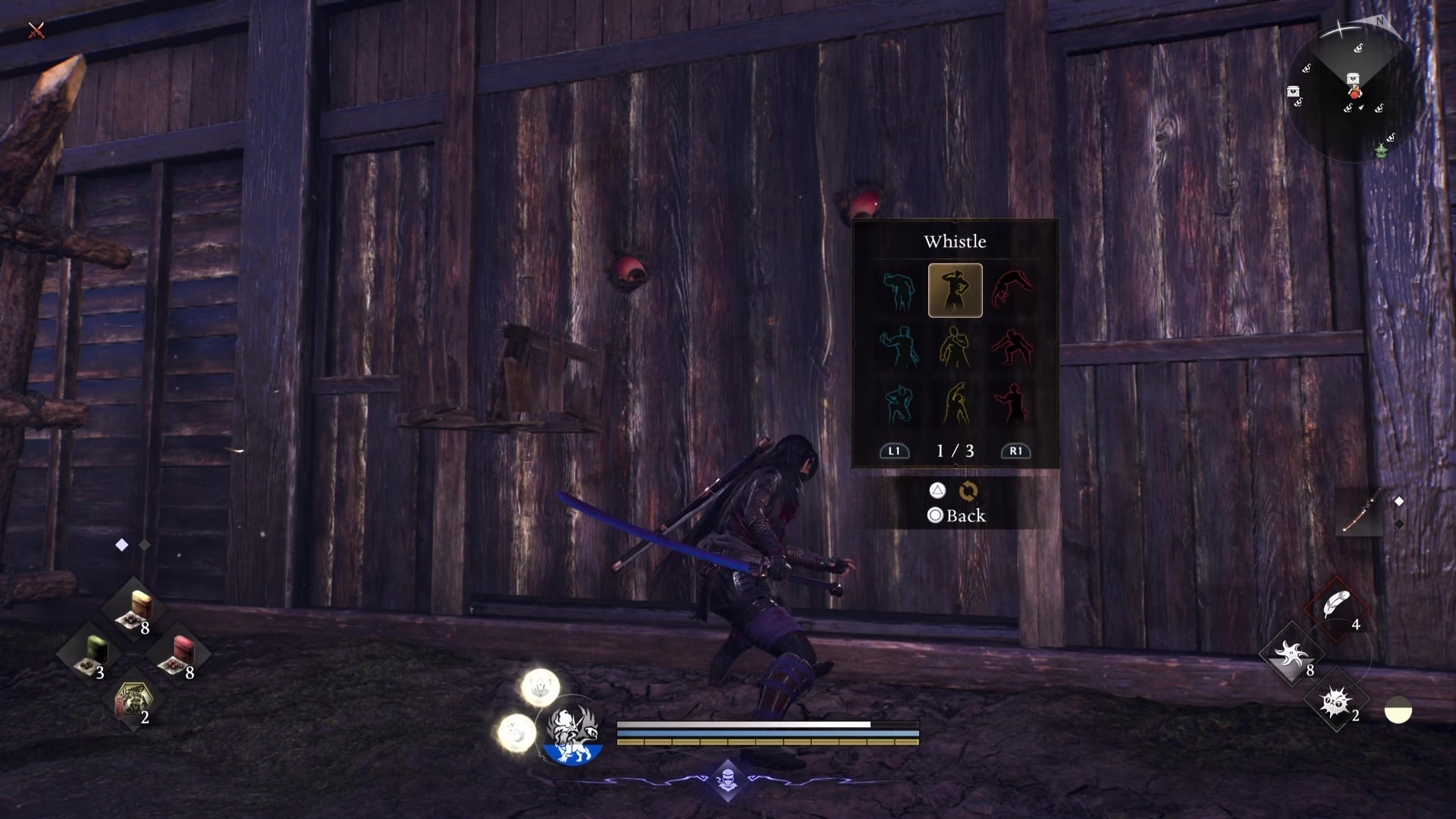Pick the red pointing gesture
The width and height of the screenshot is (1456, 819).
(1012, 403)
